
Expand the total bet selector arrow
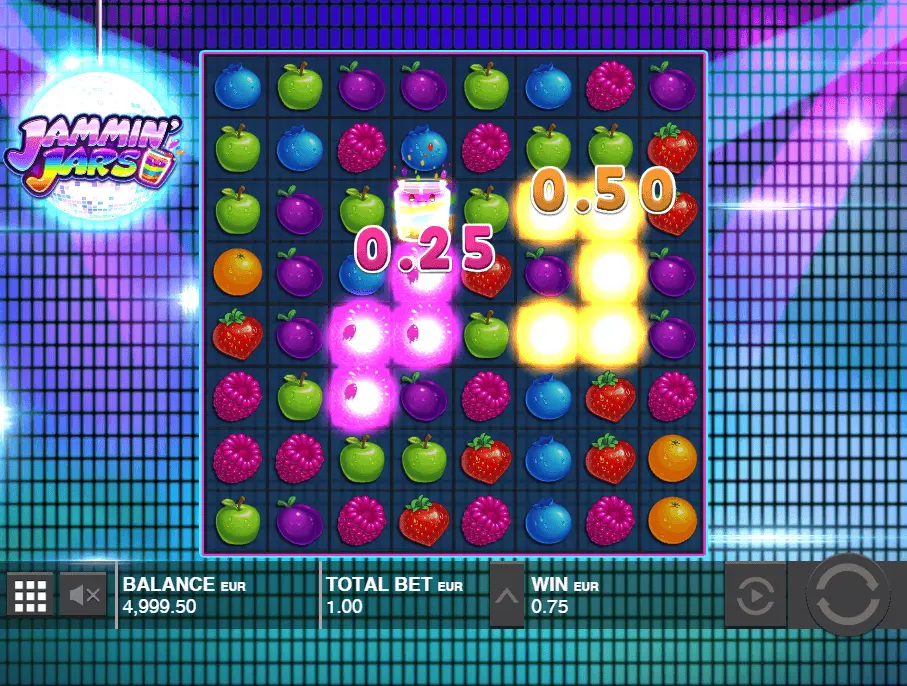tap(506, 597)
